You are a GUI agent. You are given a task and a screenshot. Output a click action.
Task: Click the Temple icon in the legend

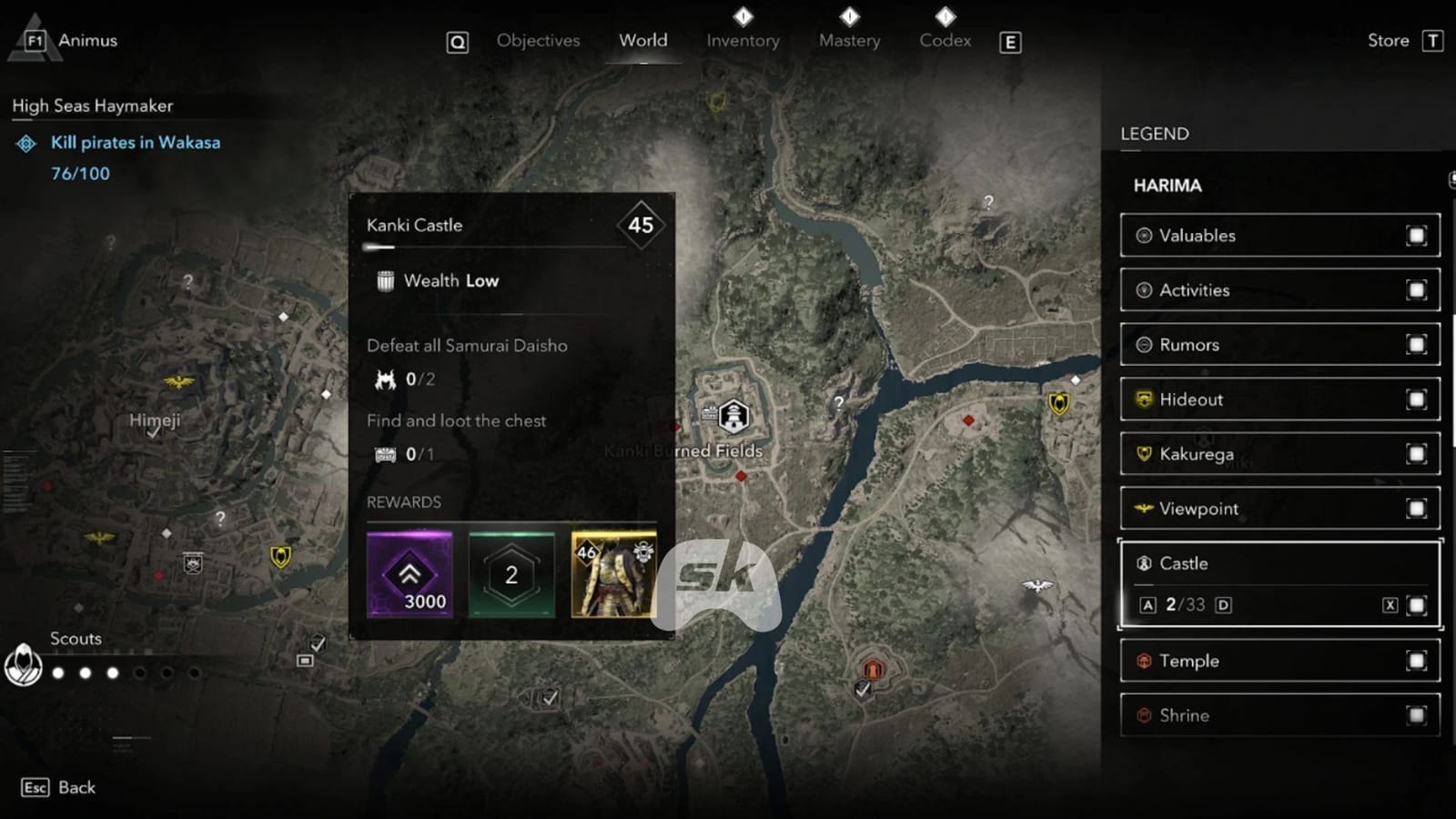pos(1144,661)
